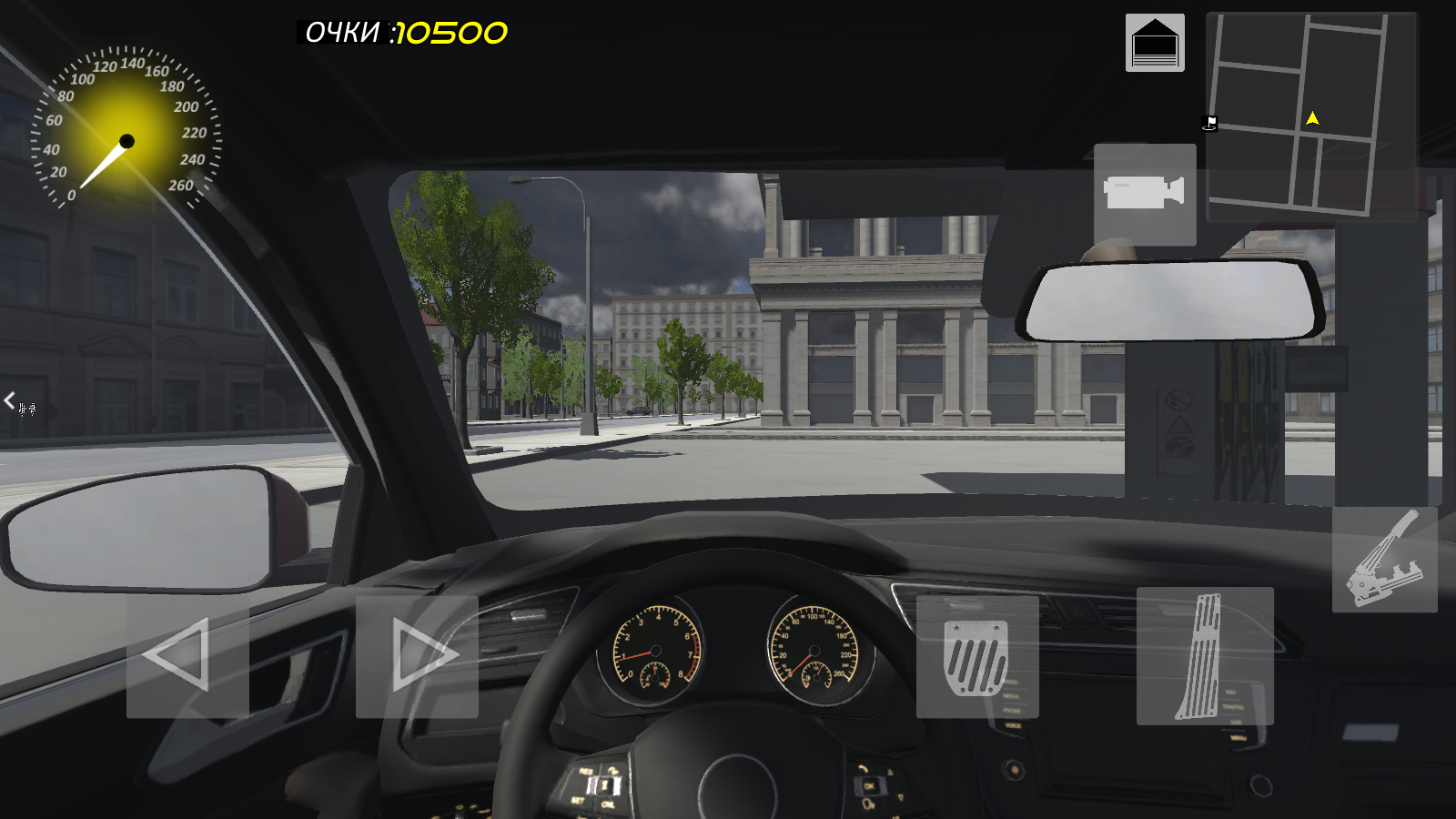The image size is (1456, 819).
Task: Select MEDIA on the infotainment panel
Action: coord(1011,696)
